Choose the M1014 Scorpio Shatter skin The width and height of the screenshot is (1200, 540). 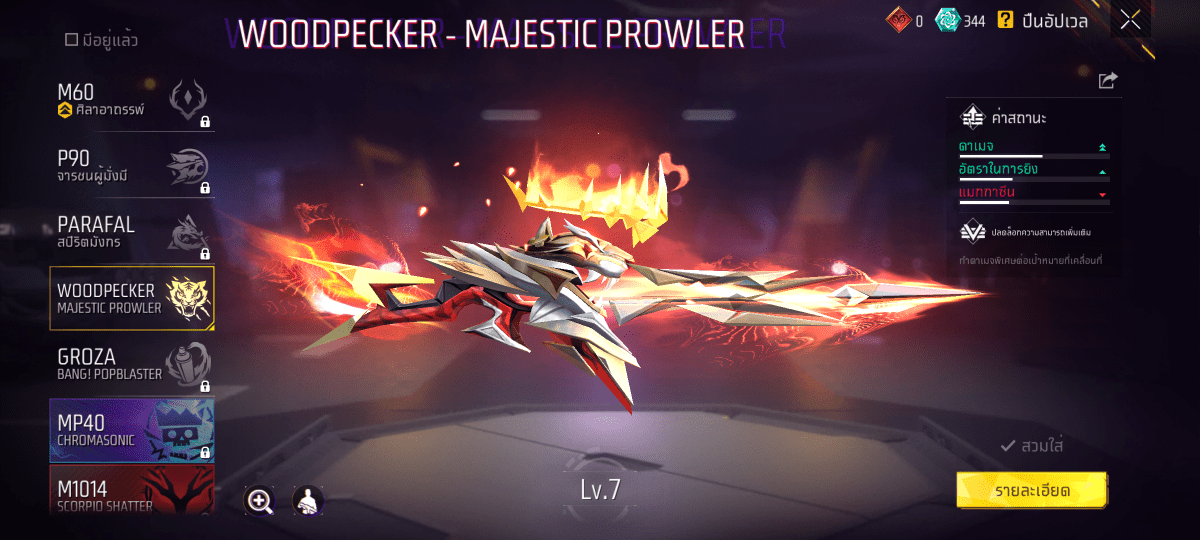(132, 492)
